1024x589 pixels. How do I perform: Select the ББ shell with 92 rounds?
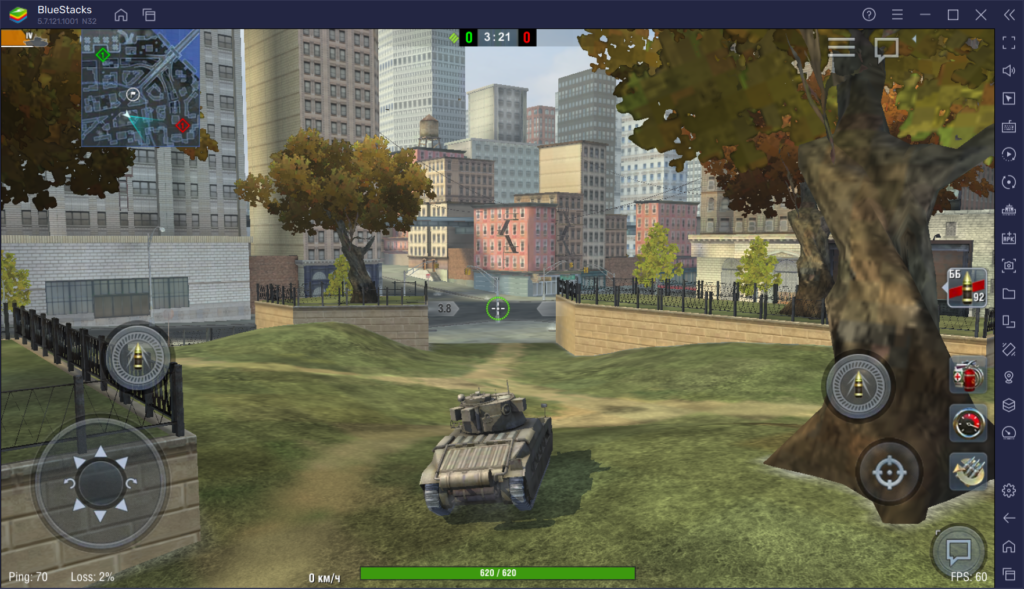(x=967, y=288)
